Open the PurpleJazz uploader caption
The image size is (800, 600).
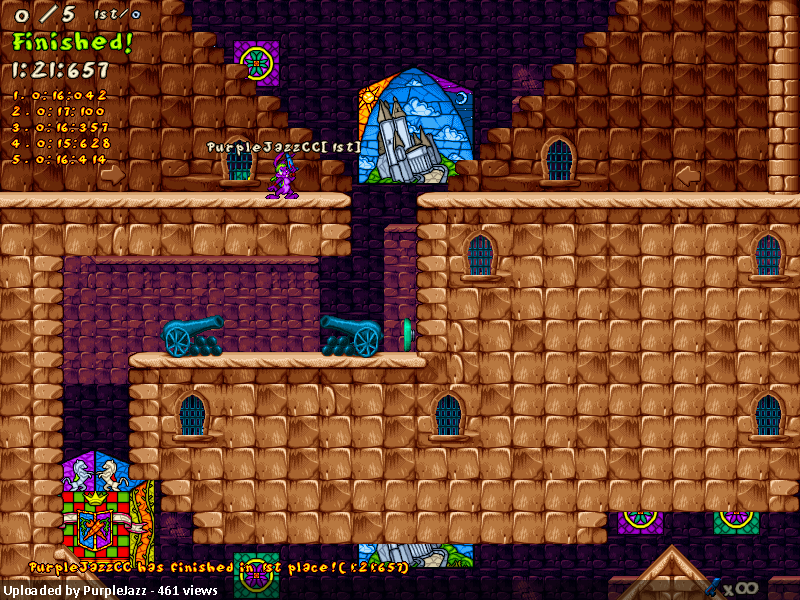click(109, 590)
